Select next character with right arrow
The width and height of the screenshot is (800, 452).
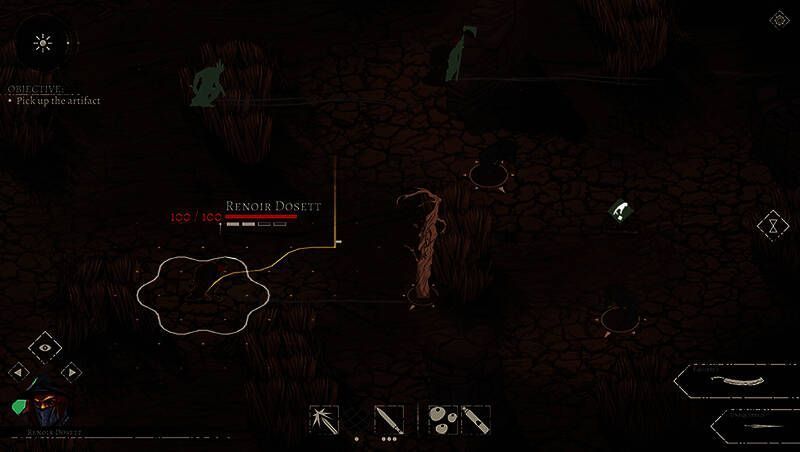pos(71,372)
